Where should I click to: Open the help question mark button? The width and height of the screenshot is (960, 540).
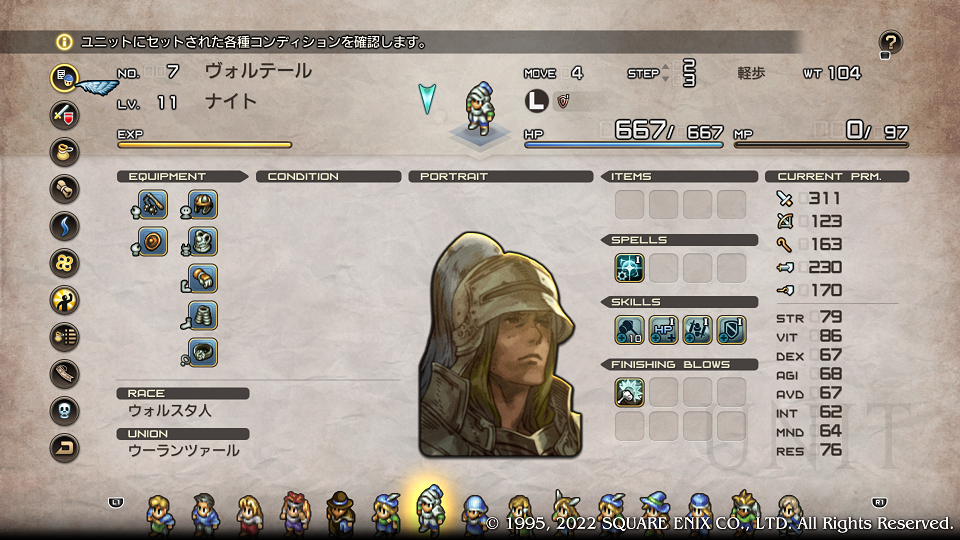tap(890, 43)
